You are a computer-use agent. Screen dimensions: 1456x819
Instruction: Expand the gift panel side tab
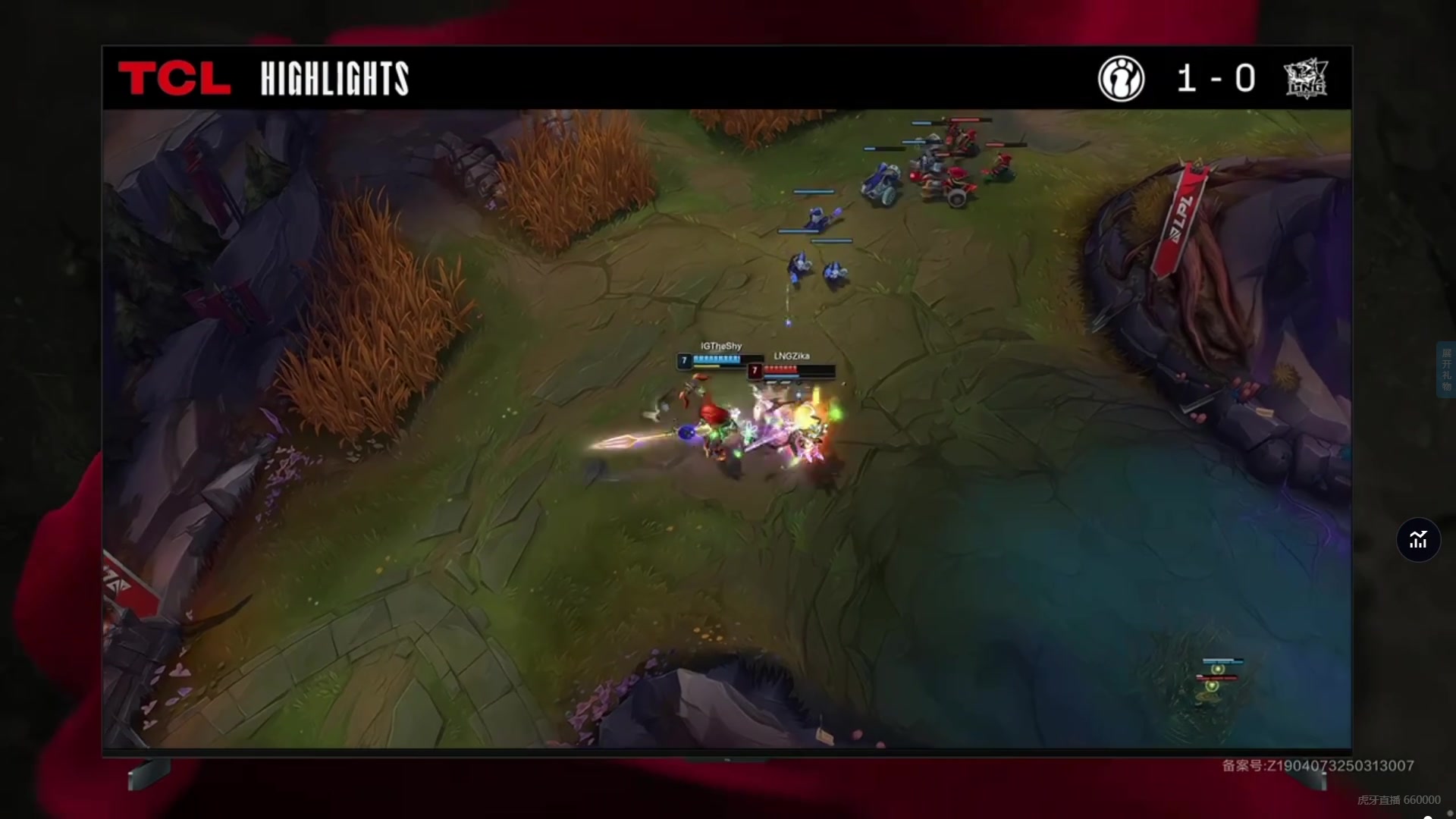coord(1445,370)
